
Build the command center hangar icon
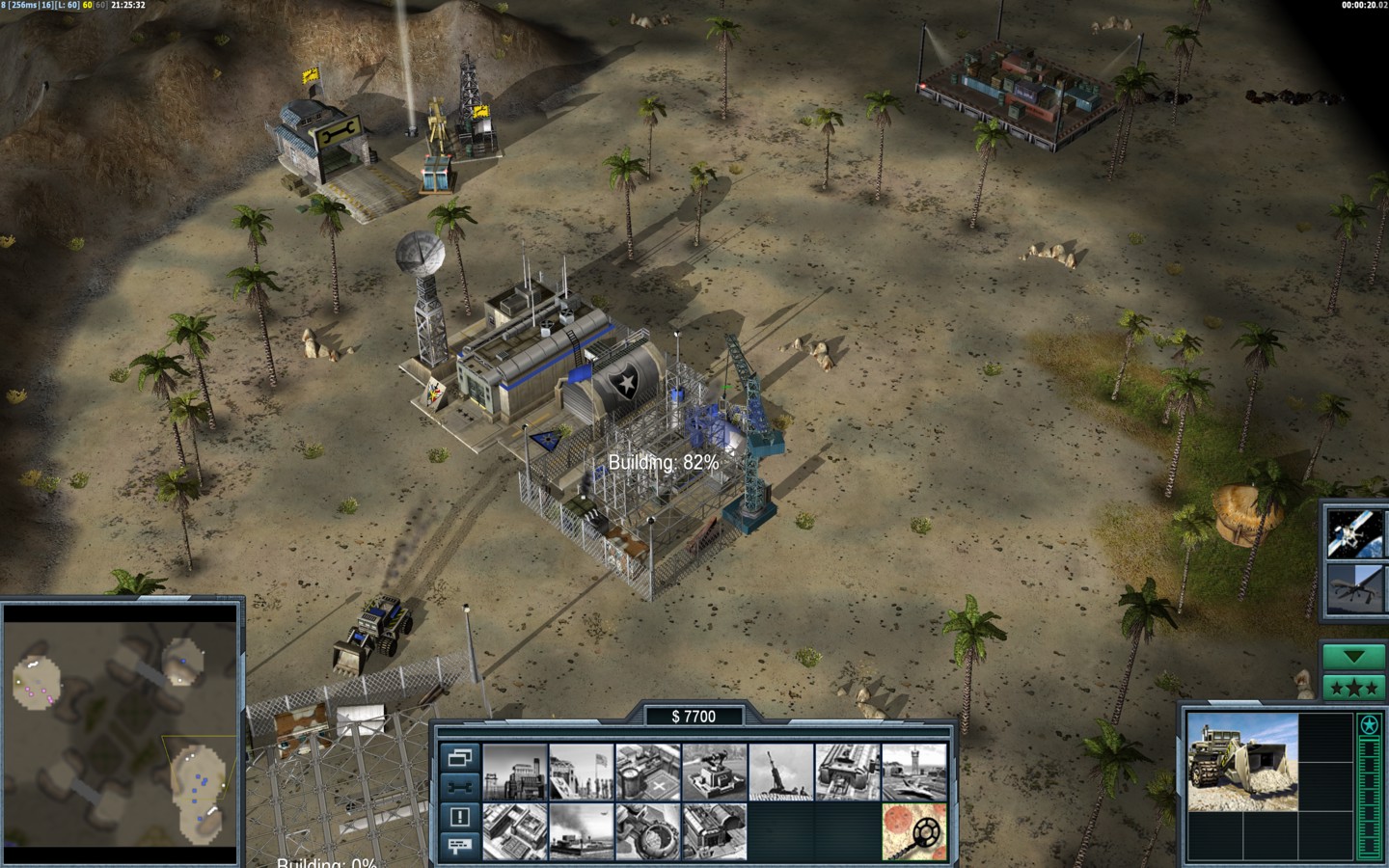715,831
